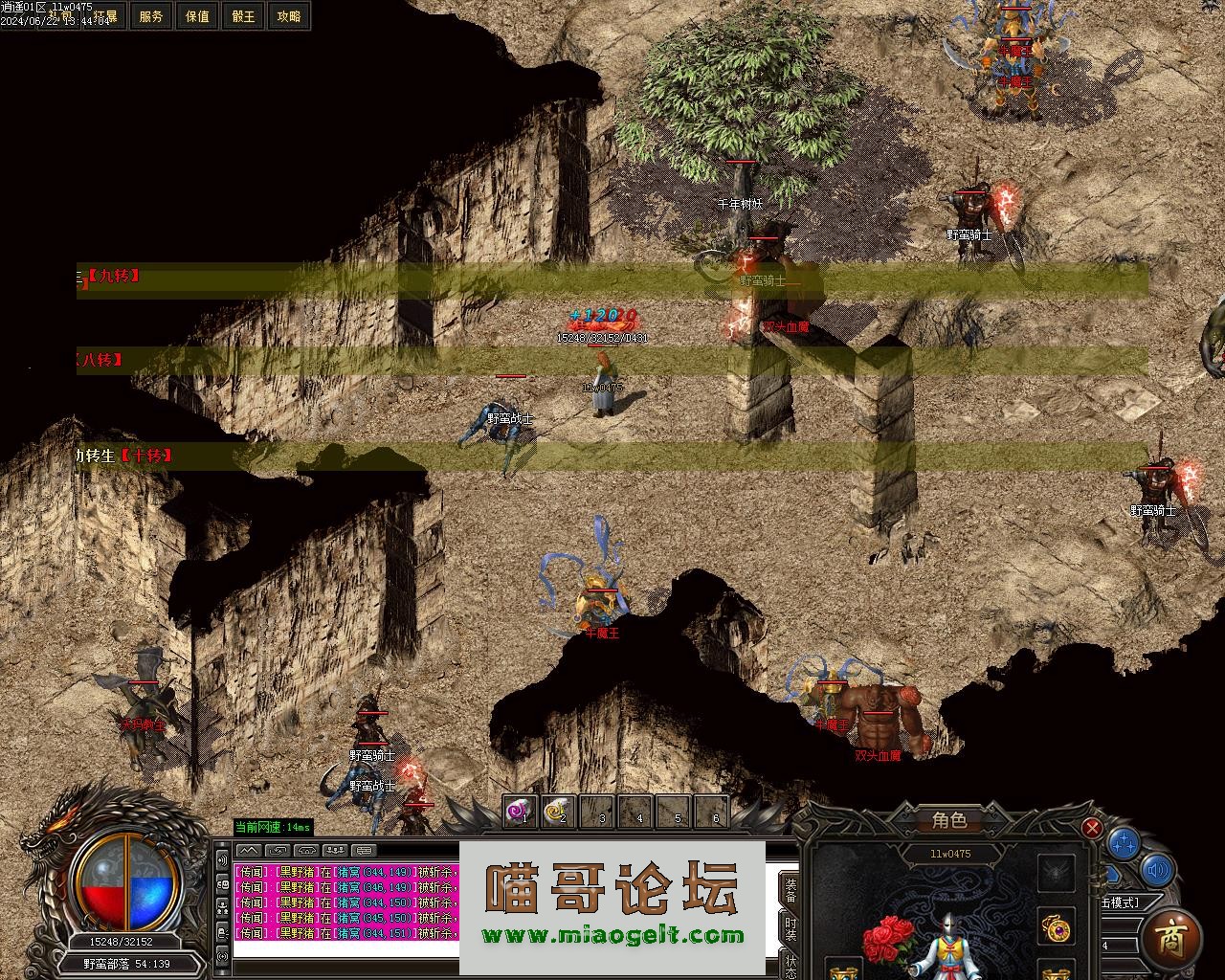
Task: Use the yellow scroll in hotbar slot 2
Action: (x=558, y=813)
